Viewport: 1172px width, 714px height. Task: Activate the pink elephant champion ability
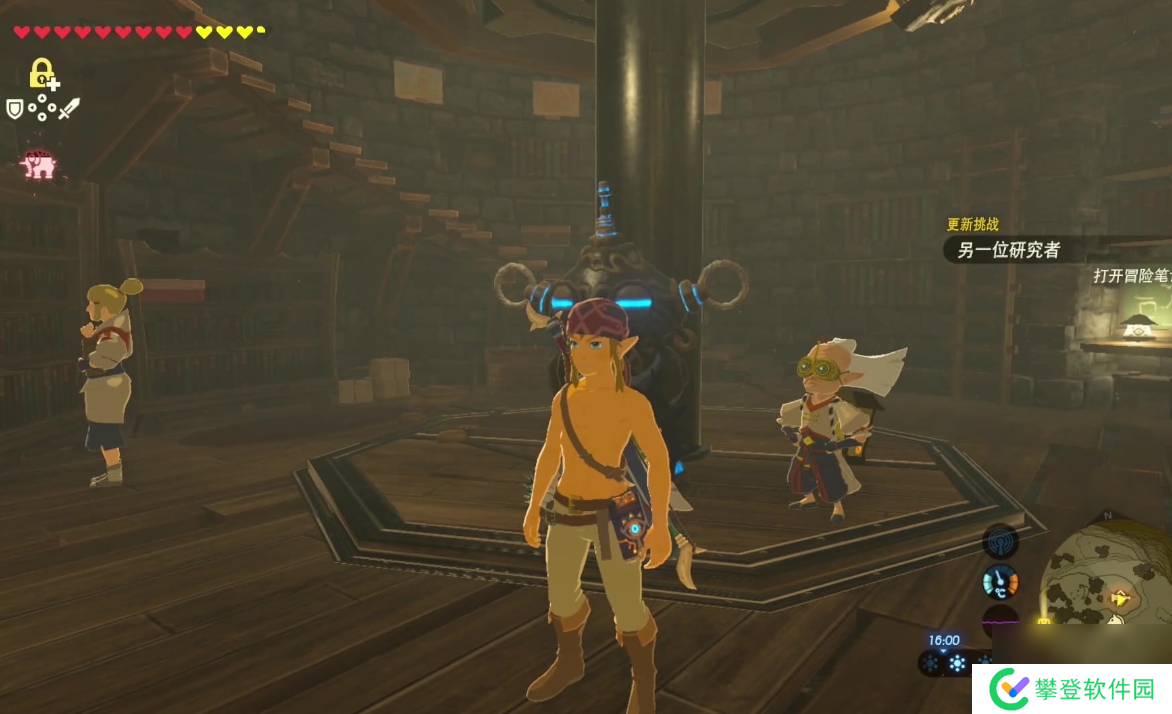(38, 164)
